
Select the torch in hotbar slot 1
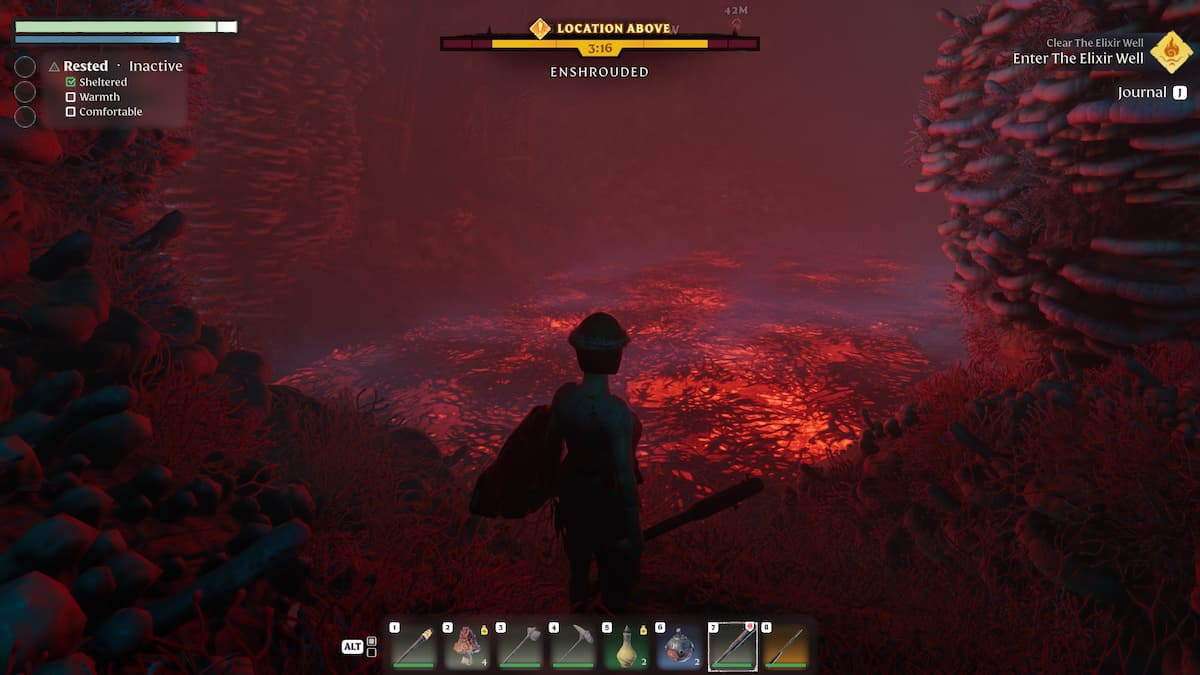(x=413, y=647)
